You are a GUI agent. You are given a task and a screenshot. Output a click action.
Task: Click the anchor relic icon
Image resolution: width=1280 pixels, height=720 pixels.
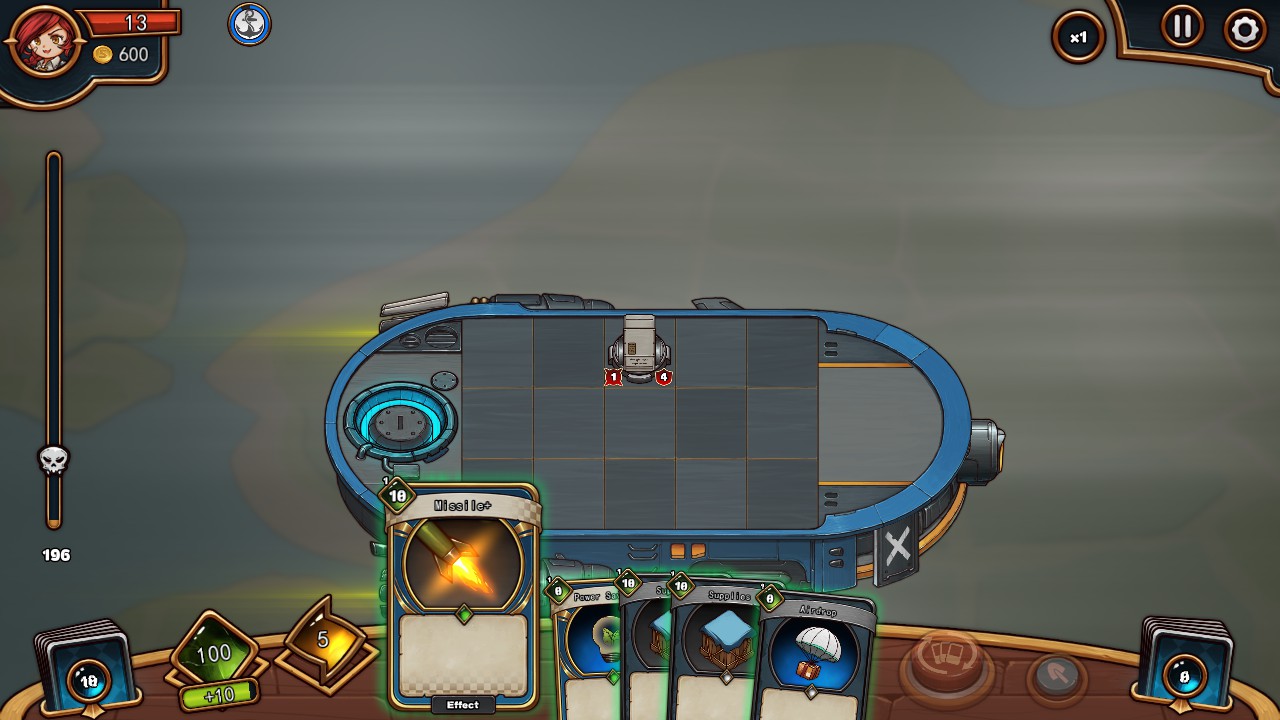(249, 24)
